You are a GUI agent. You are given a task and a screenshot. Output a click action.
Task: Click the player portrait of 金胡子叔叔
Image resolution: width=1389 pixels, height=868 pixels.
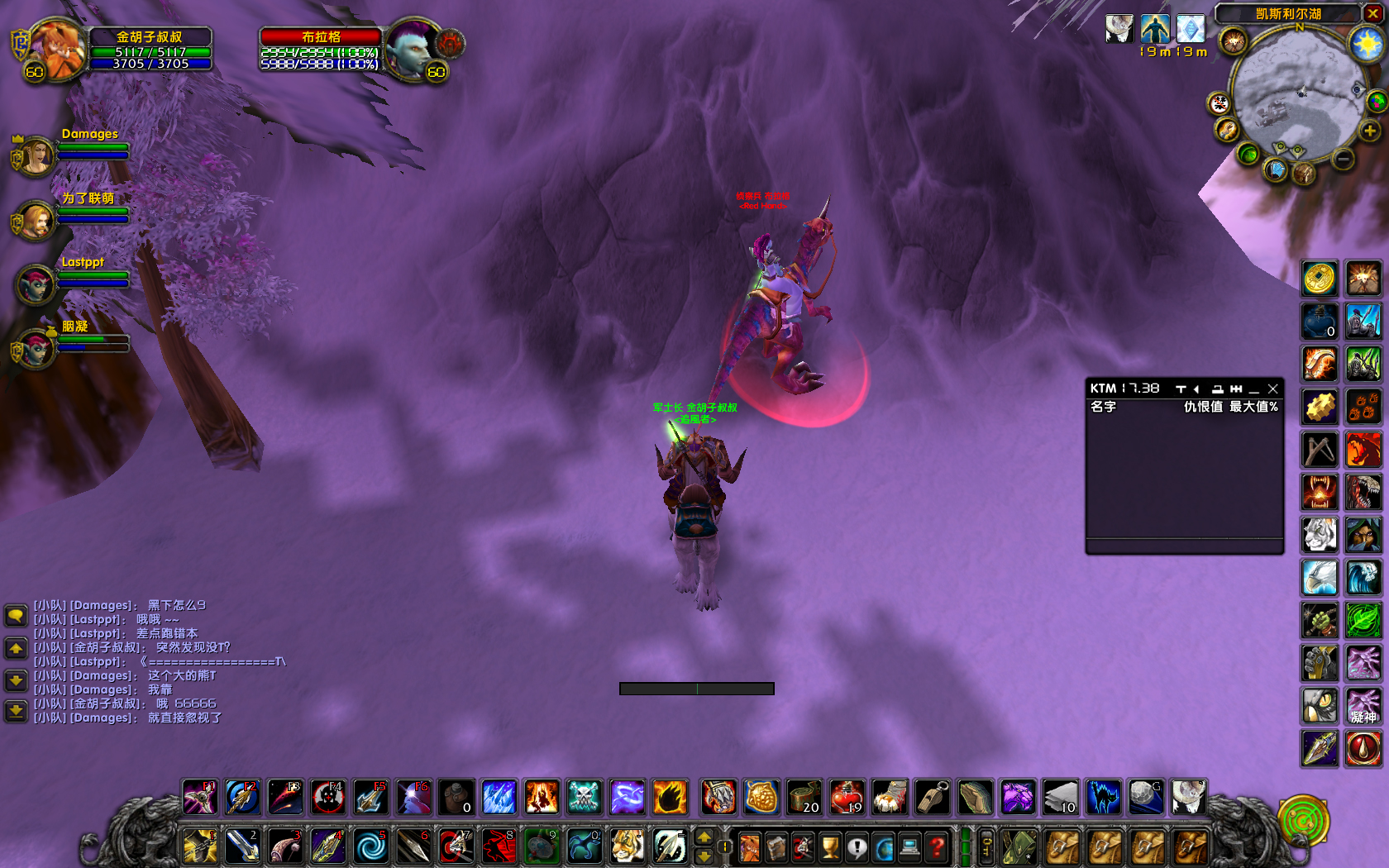[x=56, y=50]
